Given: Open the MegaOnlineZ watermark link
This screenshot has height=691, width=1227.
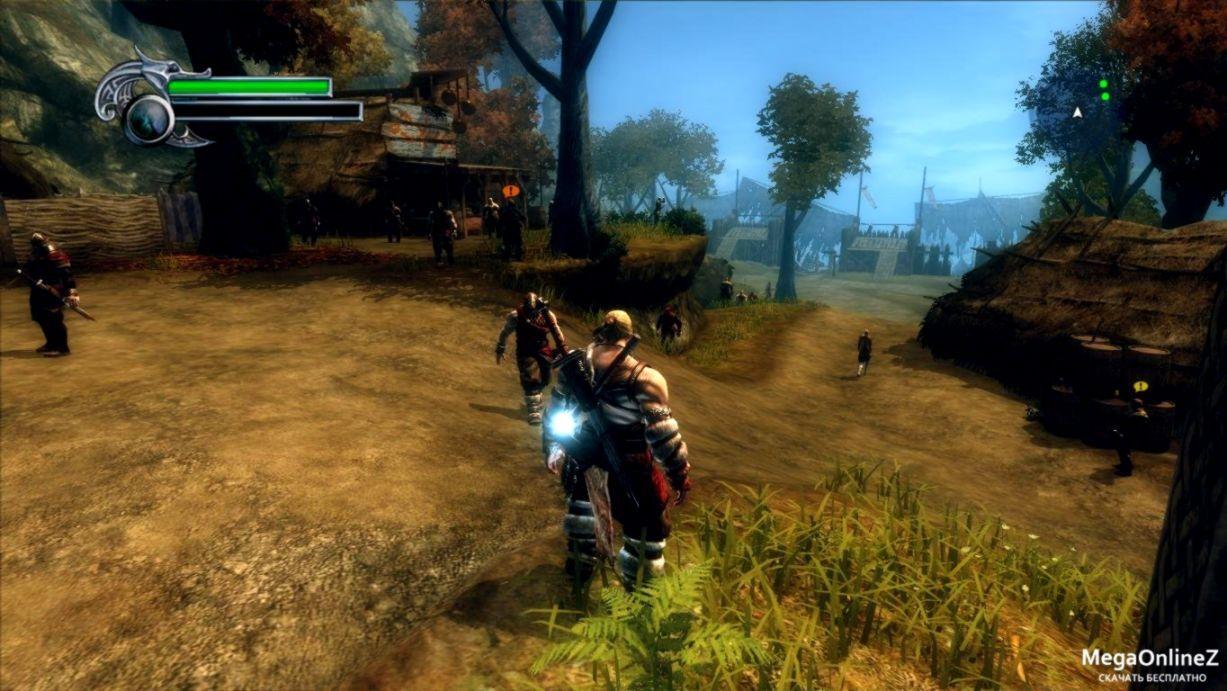Looking at the screenshot, I should (1149, 659).
